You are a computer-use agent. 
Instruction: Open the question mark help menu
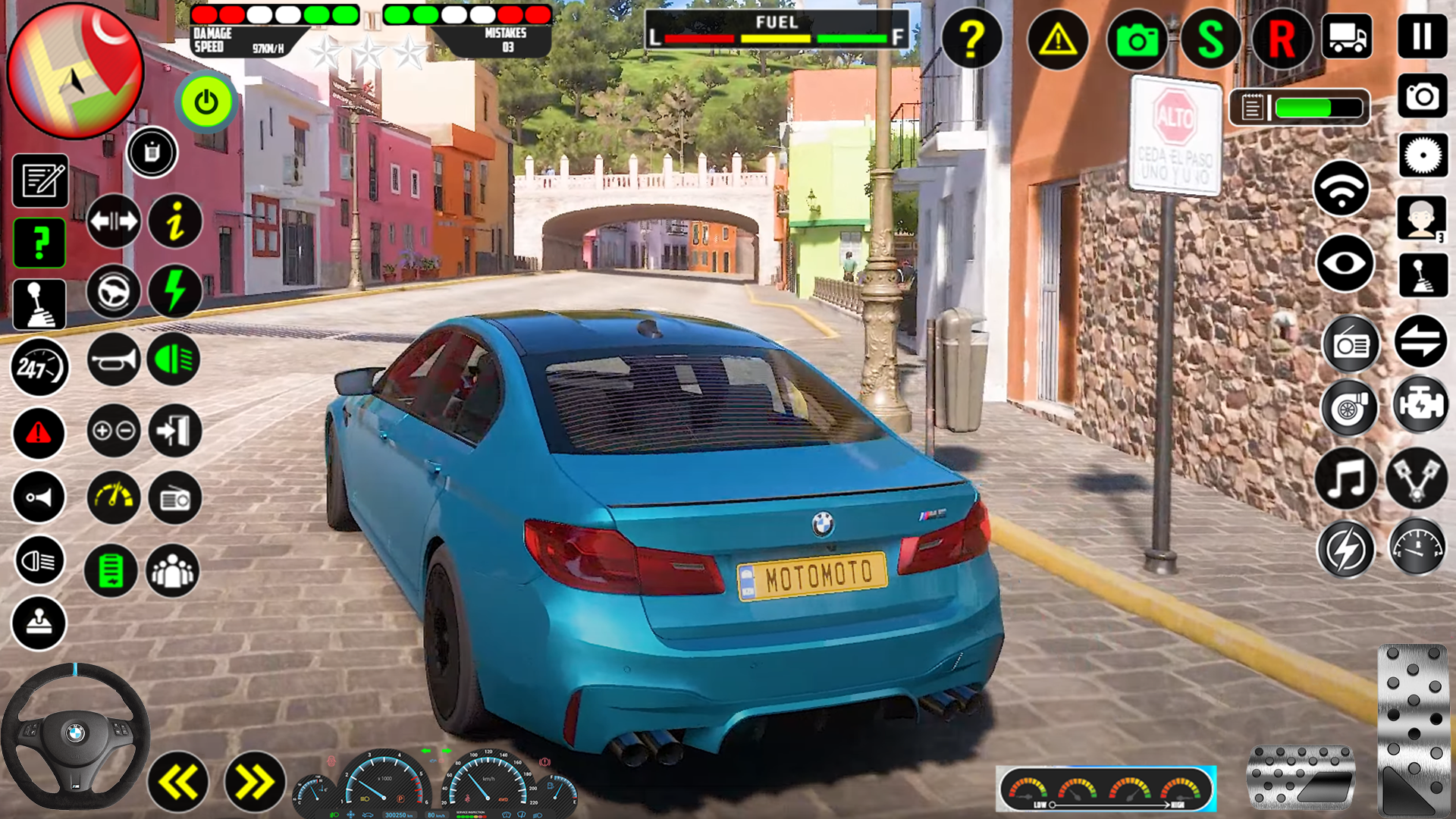[x=973, y=39]
